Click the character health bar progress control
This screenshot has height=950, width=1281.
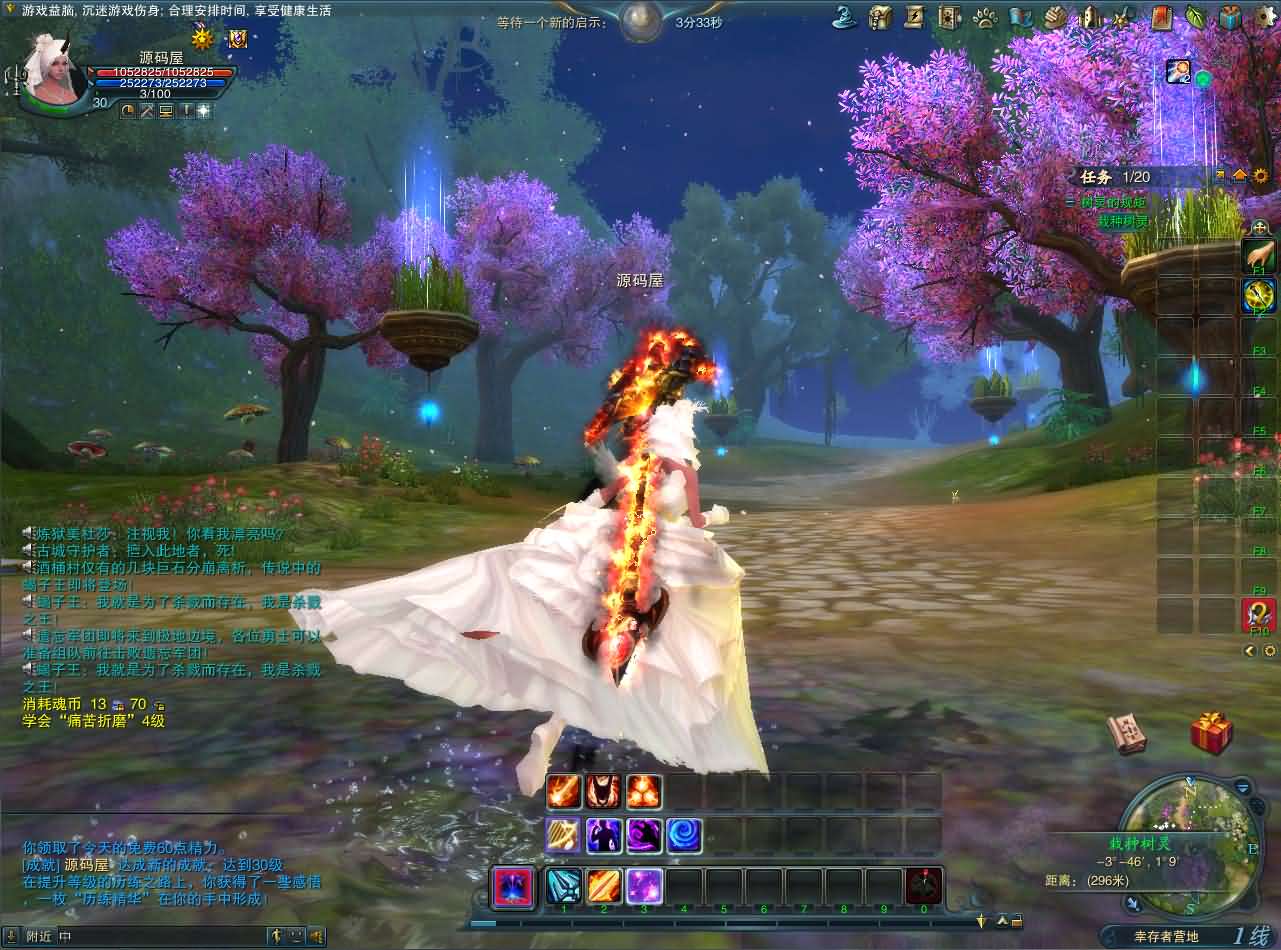click(160, 72)
